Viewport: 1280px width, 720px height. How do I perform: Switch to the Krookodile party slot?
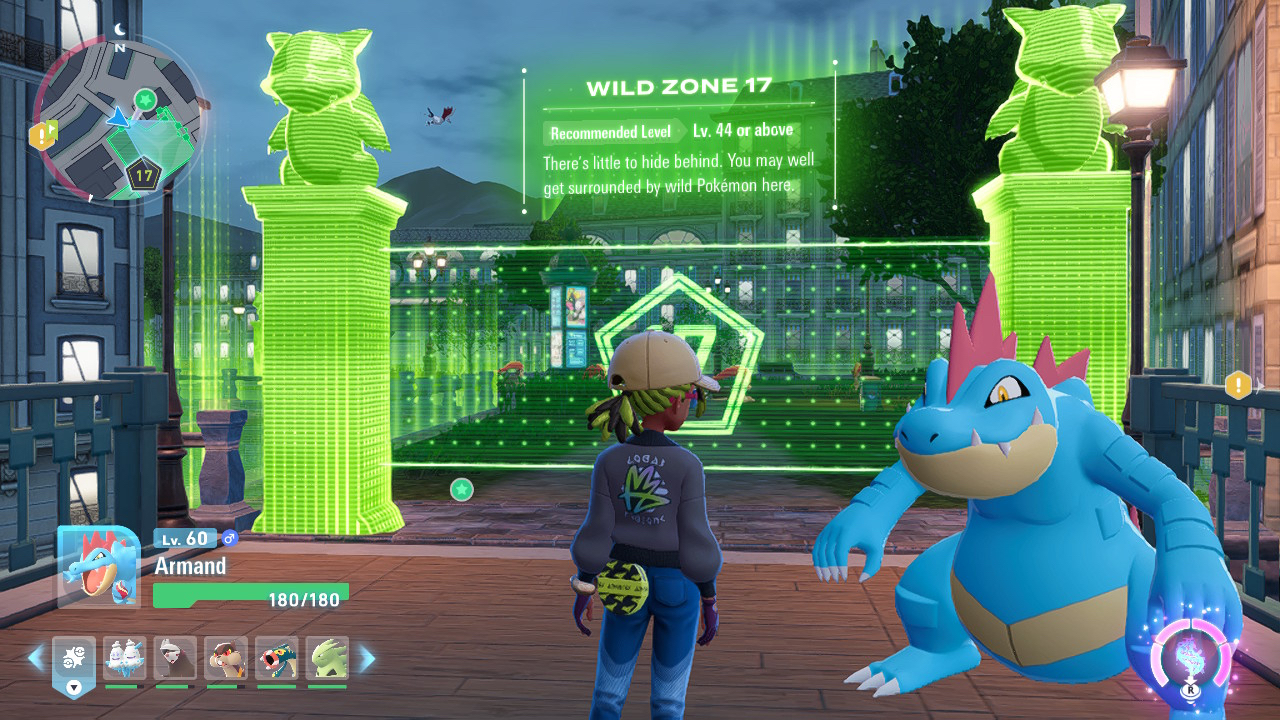pos(226,658)
